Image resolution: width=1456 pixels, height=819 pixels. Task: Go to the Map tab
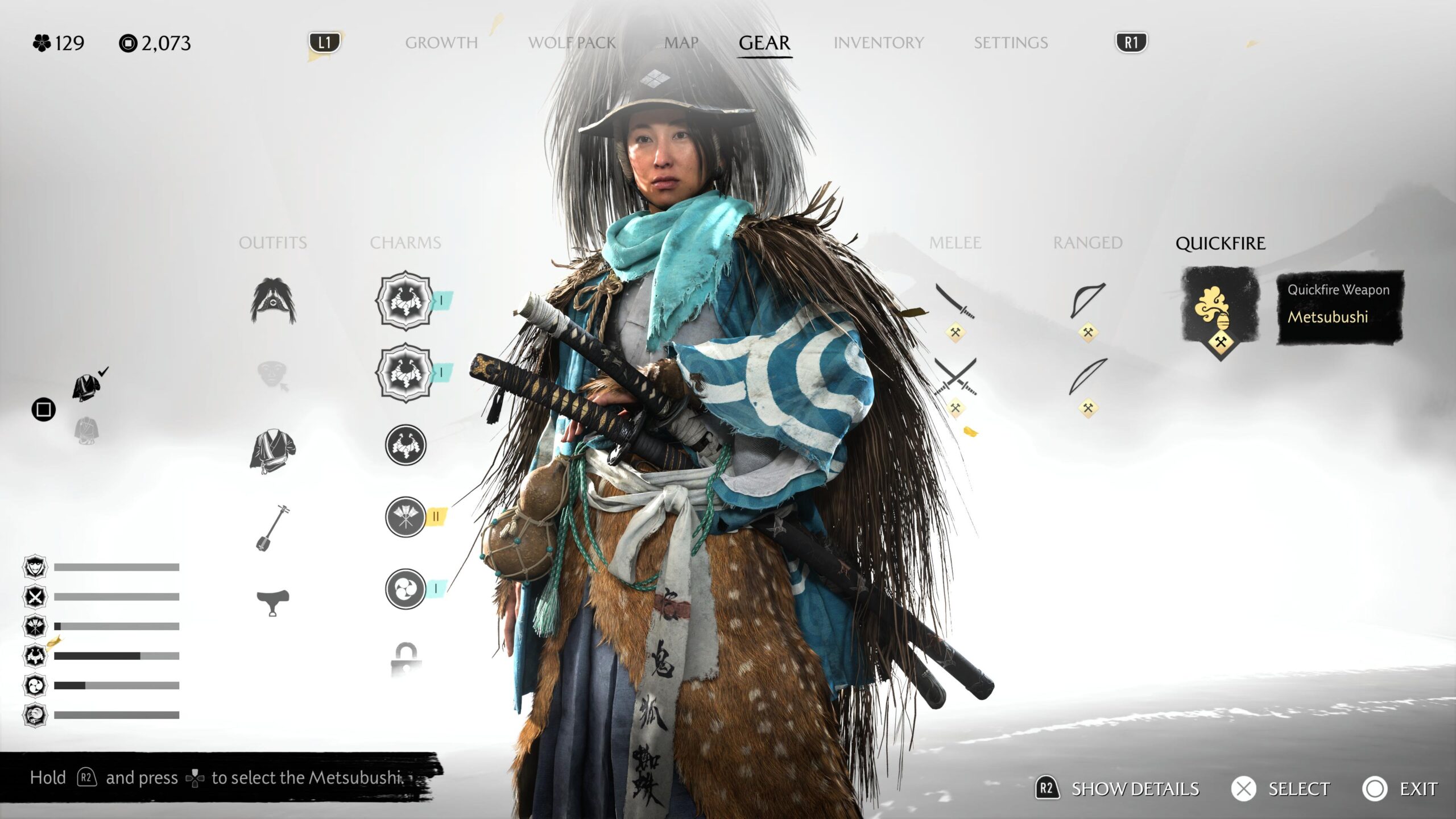click(x=681, y=43)
